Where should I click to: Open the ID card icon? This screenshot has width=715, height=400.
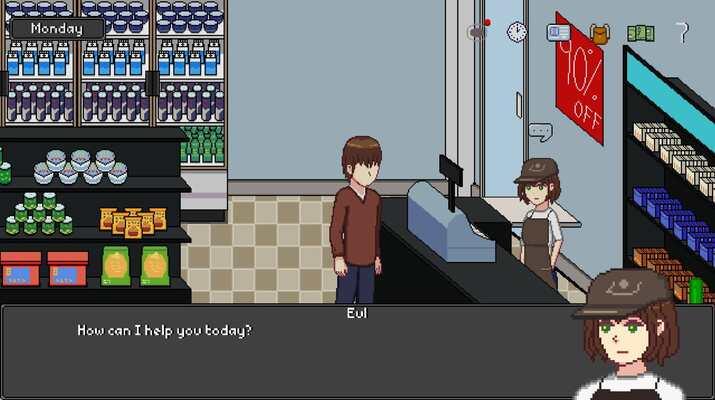(558, 32)
